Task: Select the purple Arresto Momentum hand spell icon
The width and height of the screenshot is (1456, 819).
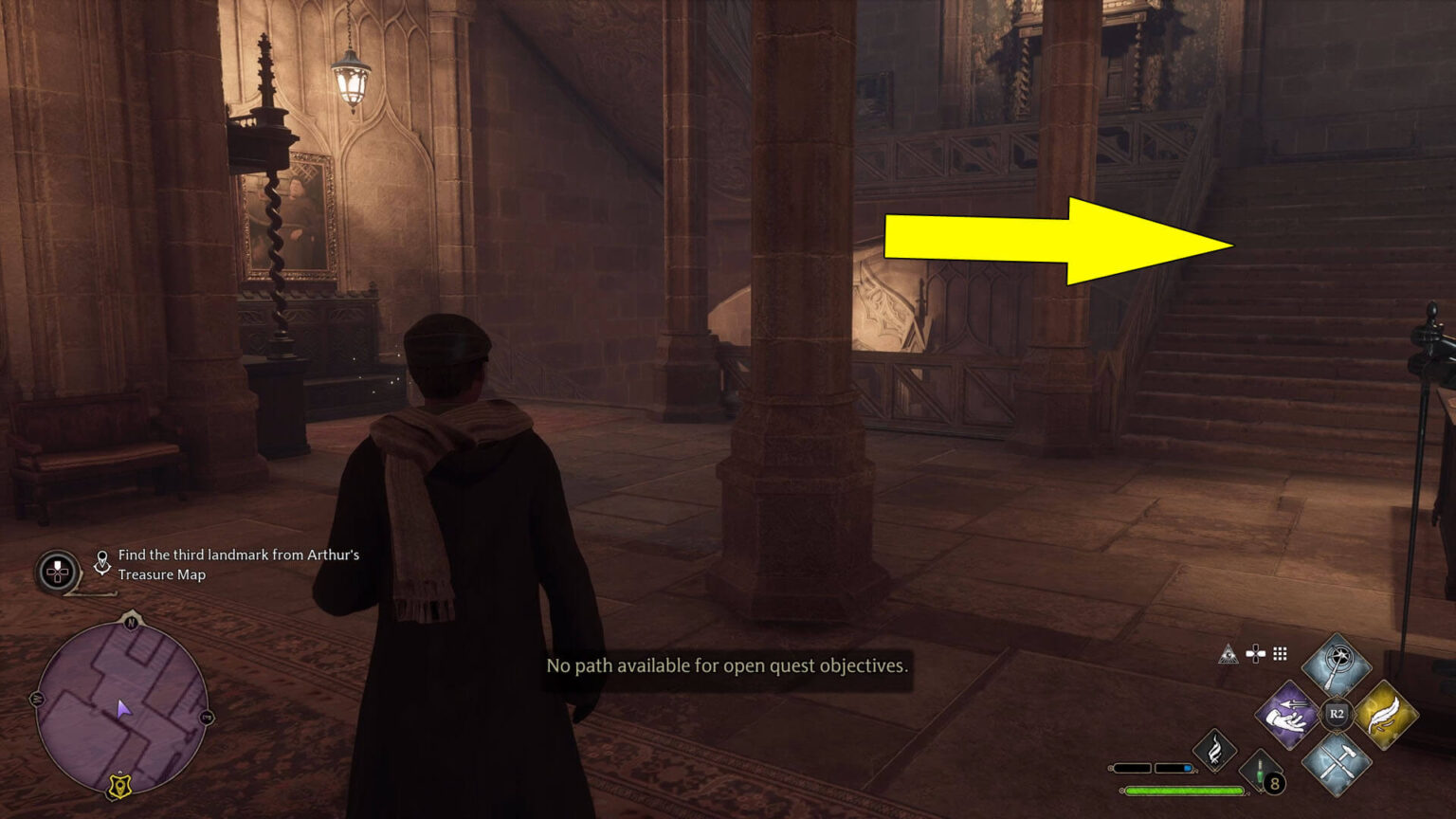Action: 1288,715
